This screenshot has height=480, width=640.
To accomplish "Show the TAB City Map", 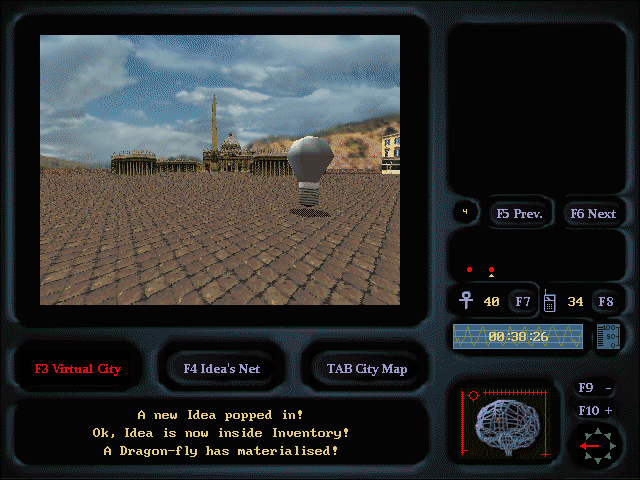I will tap(366, 368).
